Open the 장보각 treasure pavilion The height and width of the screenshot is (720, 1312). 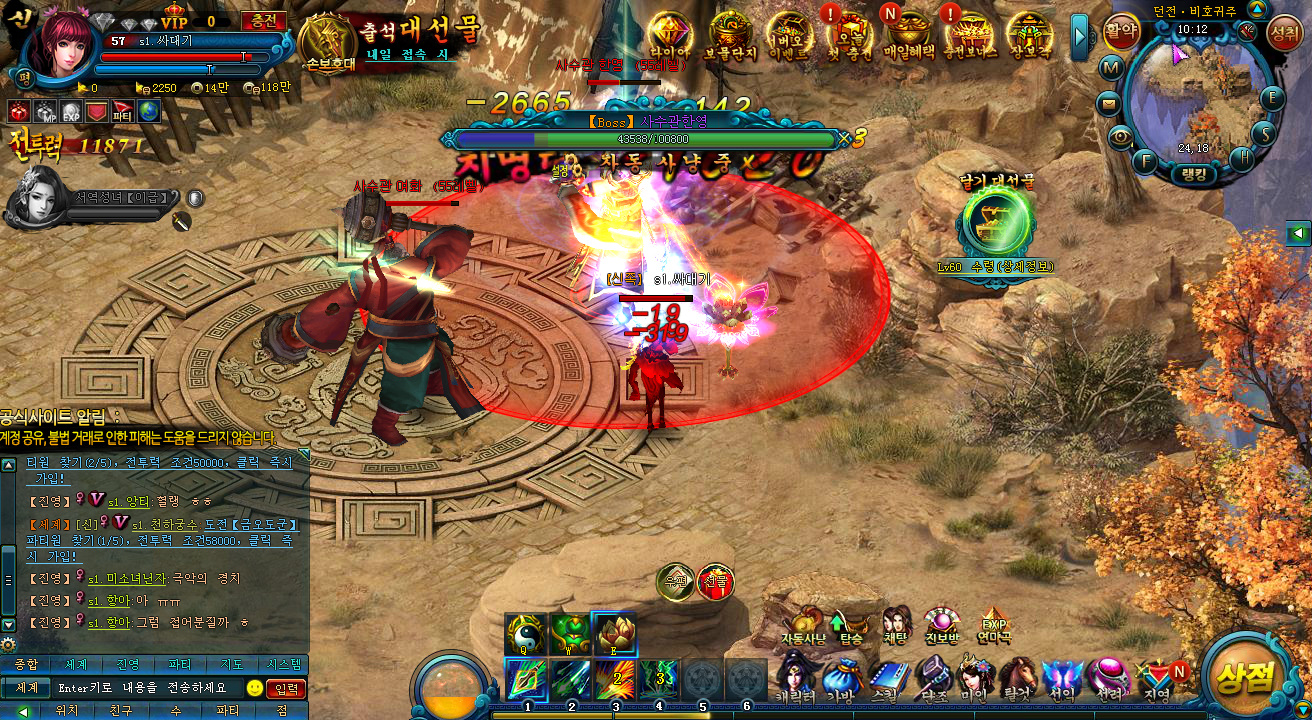pos(1030,36)
